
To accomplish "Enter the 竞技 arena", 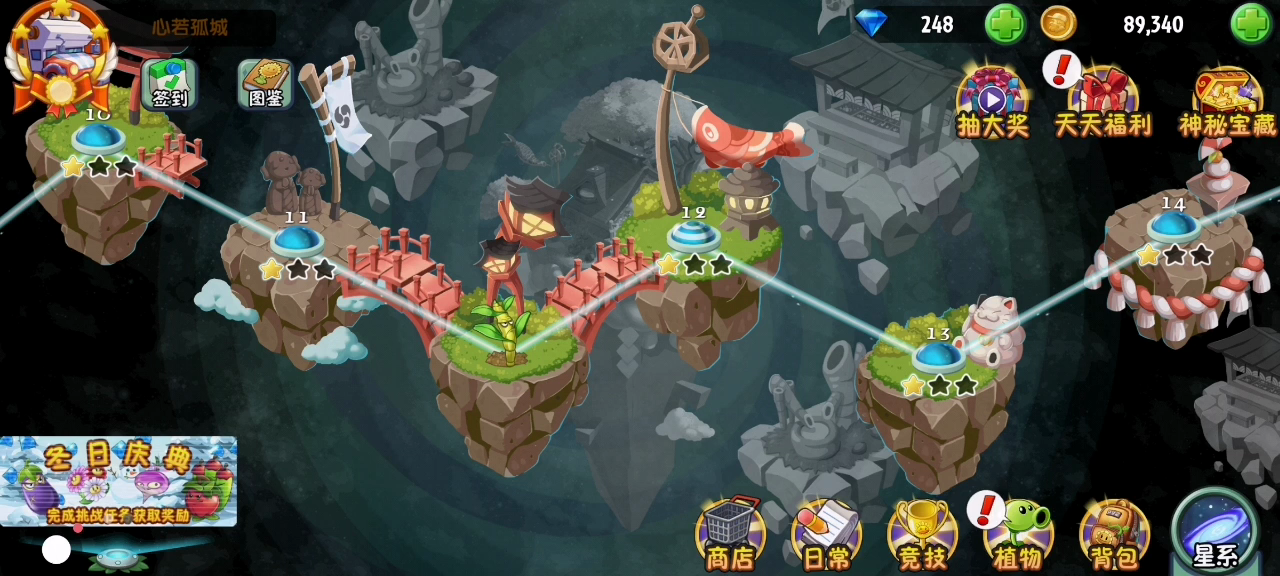I will (x=922, y=535).
